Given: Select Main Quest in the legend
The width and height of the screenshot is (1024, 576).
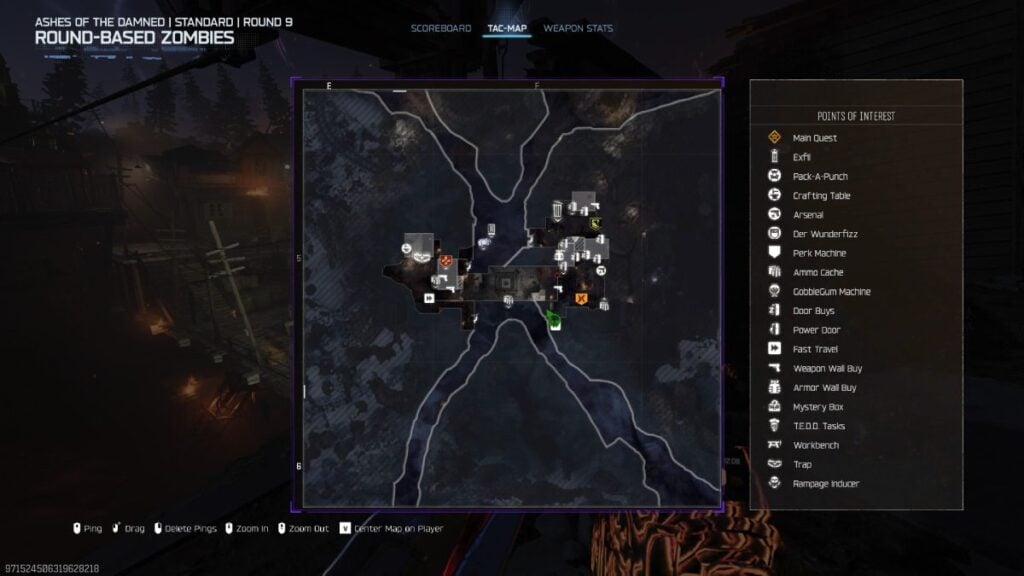Looking at the screenshot, I should (x=814, y=138).
